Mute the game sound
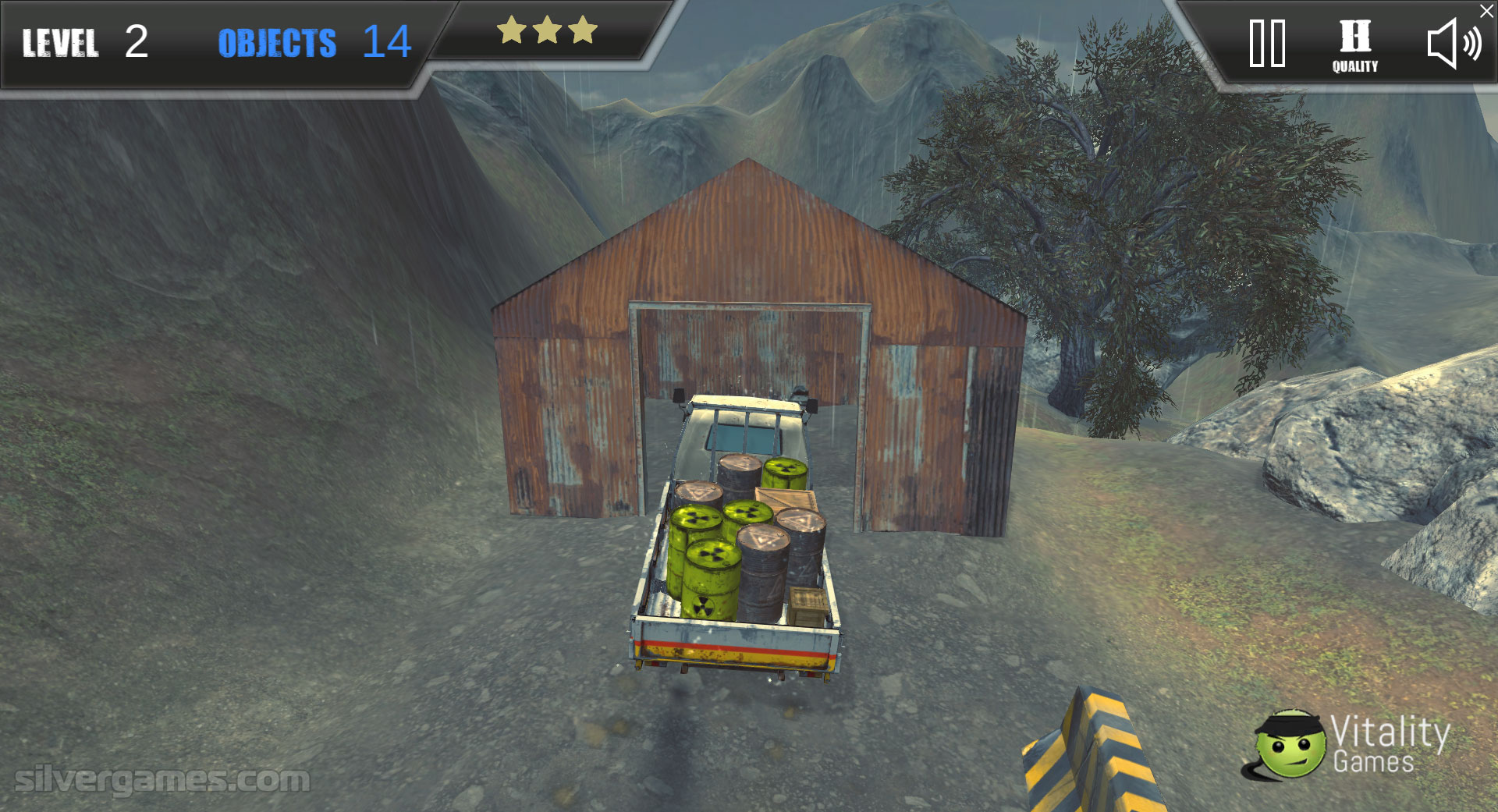 [1453, 44]
